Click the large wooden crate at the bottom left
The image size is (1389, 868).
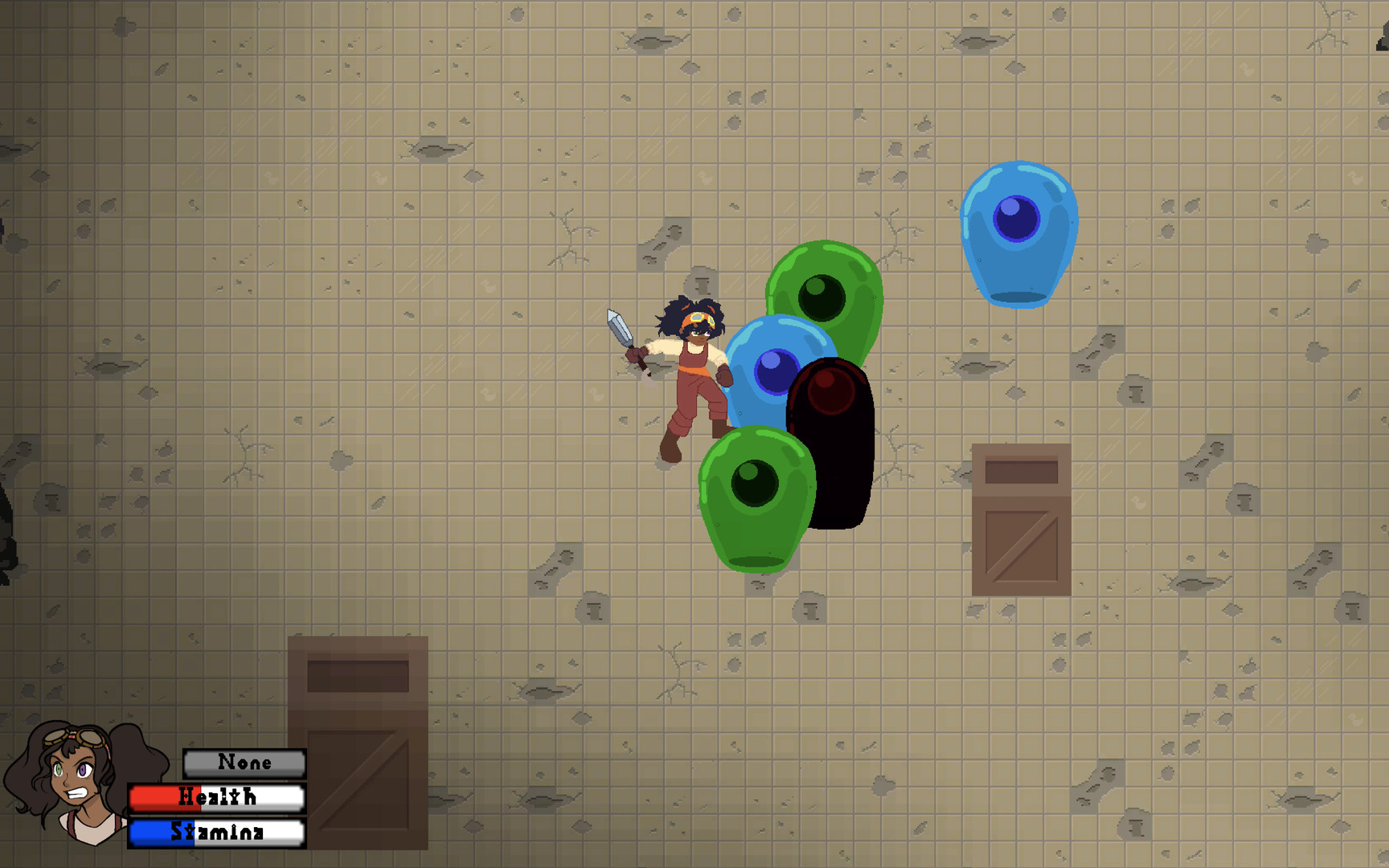(358, 739)
